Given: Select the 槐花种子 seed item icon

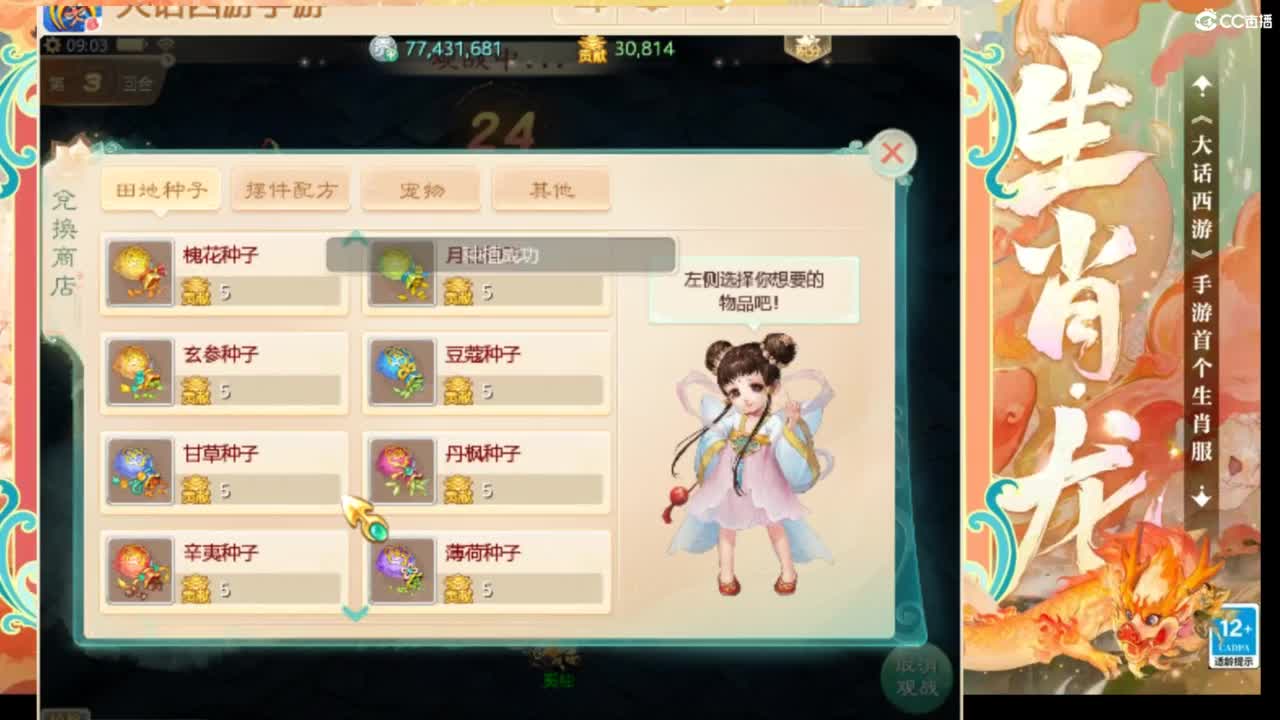Looking at the screenshot, I should [x=138, y=272].
